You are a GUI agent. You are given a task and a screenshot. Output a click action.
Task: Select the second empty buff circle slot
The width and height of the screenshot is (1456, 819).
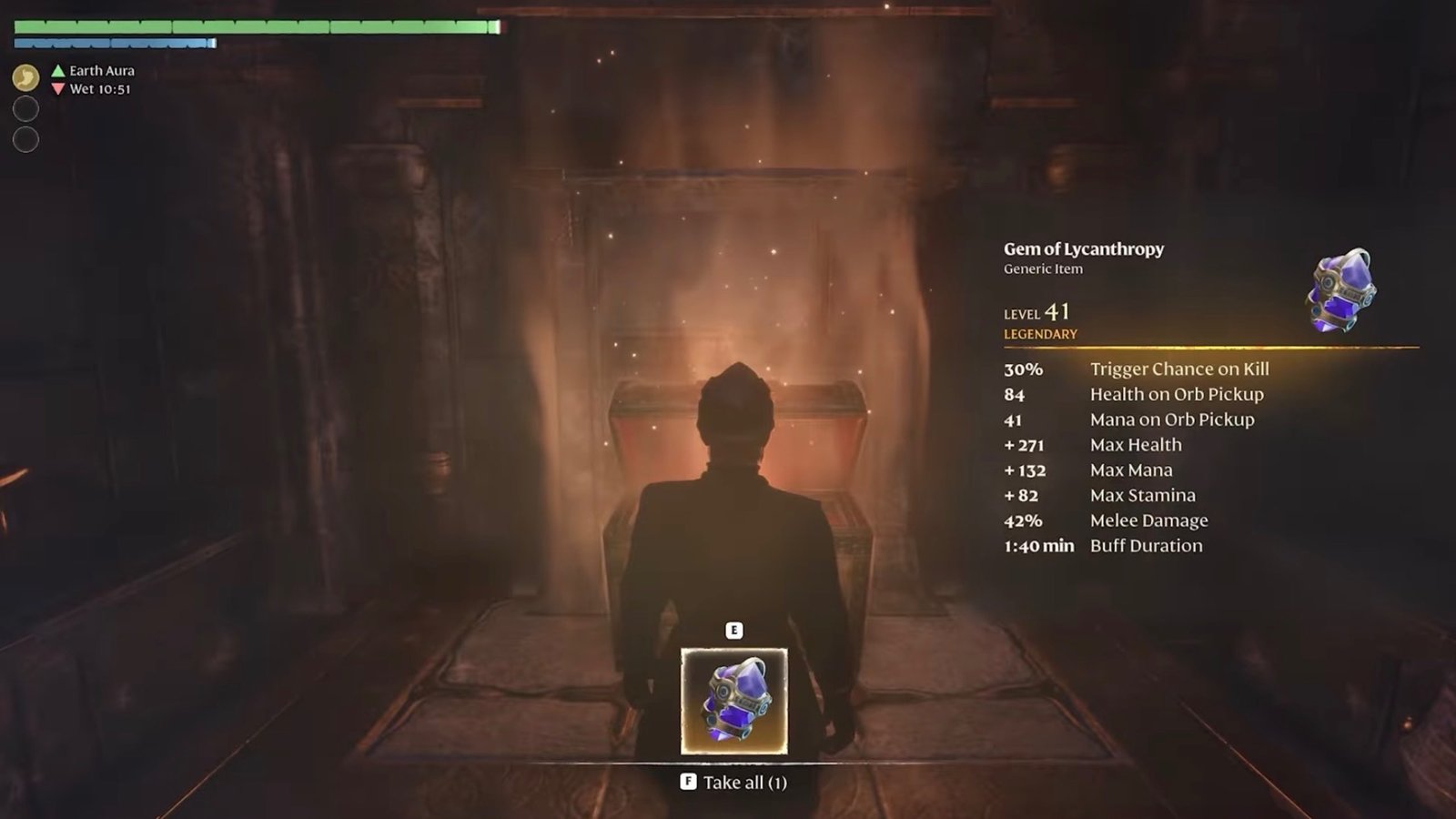(x=26, y=141)
